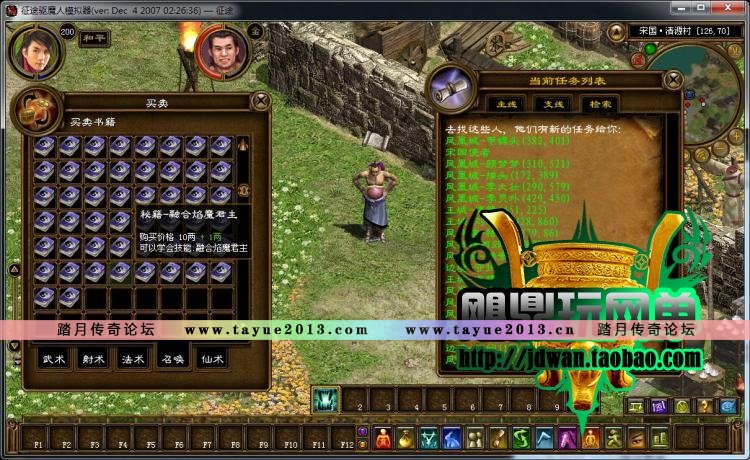
Task: Switch to the 召唤 shop category
Action: 172,355
